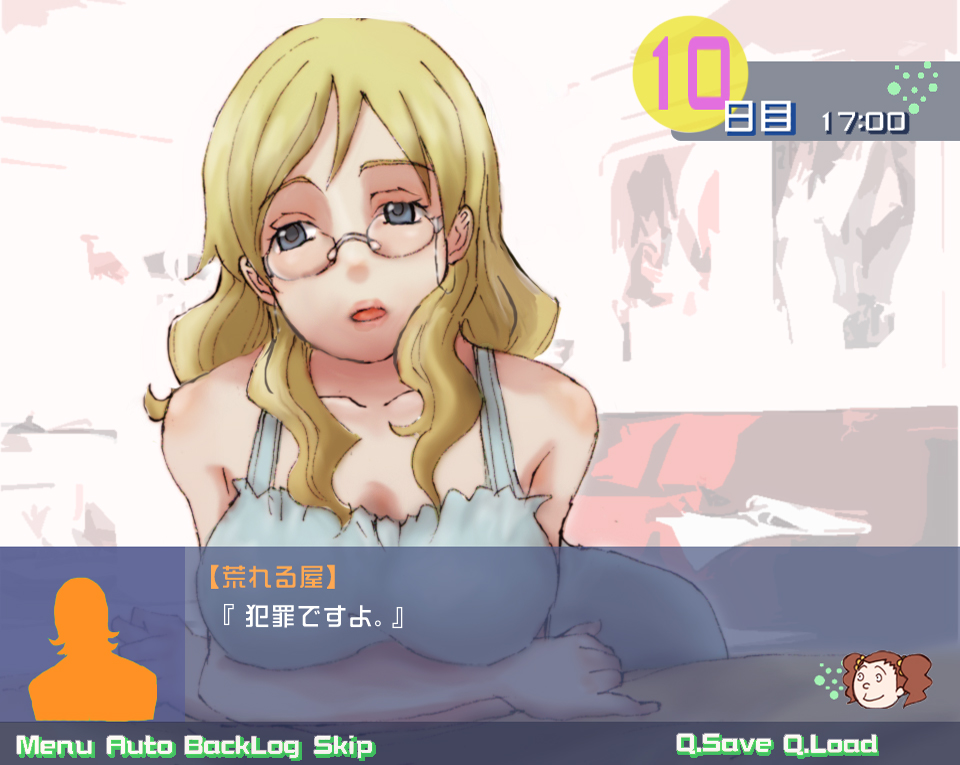Toggle Auto text advance
Image resolution: width=960 pixels, height=765 pixels.
[140, 746]
